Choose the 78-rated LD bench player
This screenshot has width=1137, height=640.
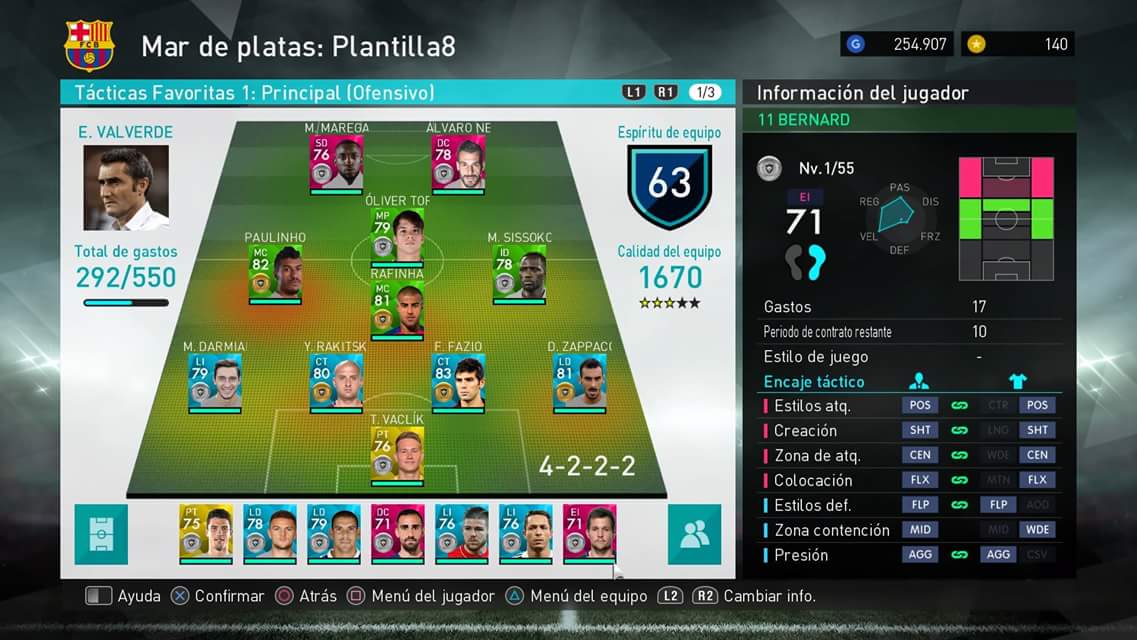(270, 531)
